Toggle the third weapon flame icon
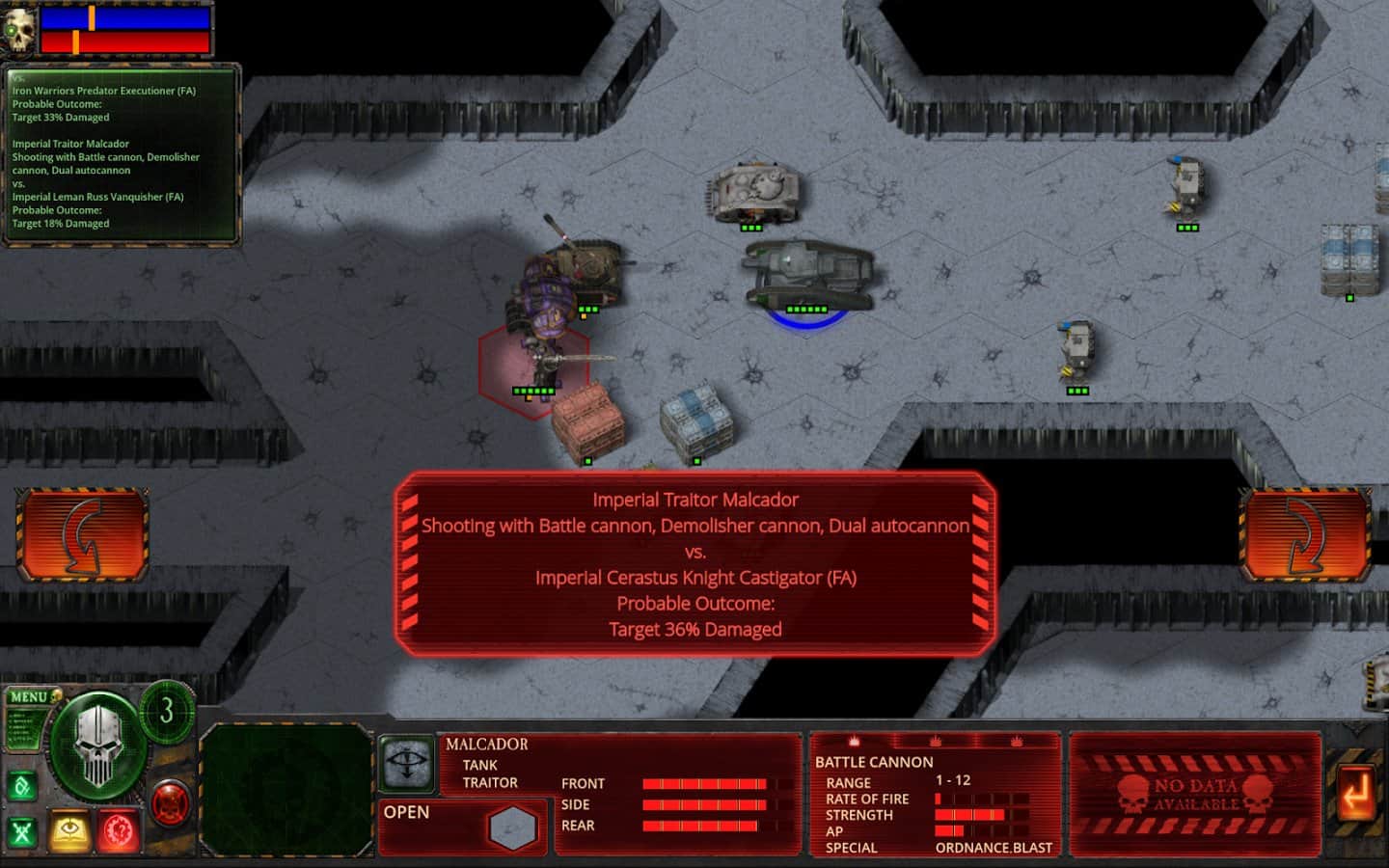 coord(1017,741)
